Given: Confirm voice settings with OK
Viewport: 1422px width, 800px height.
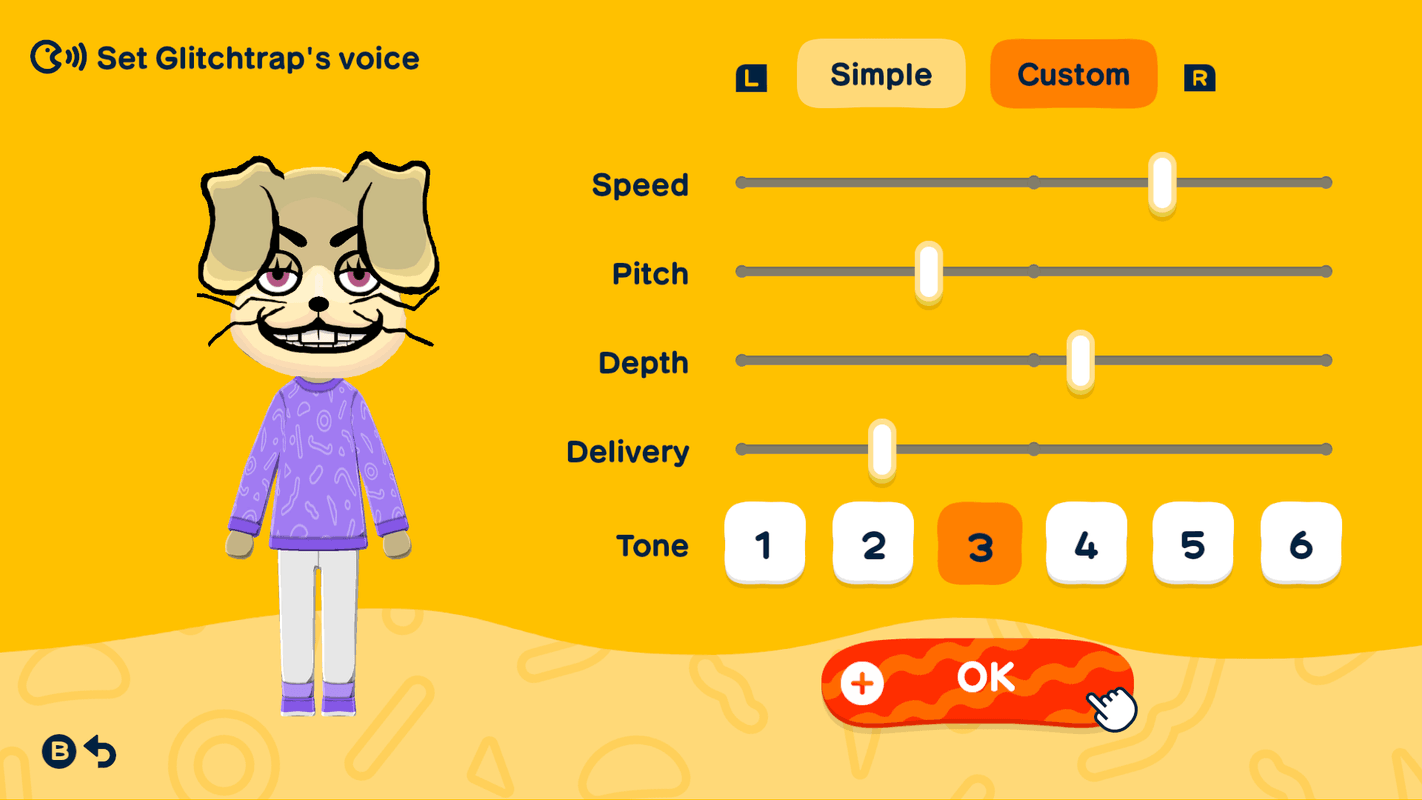Looking at the screenshot, I should click(x=985, y=678).
